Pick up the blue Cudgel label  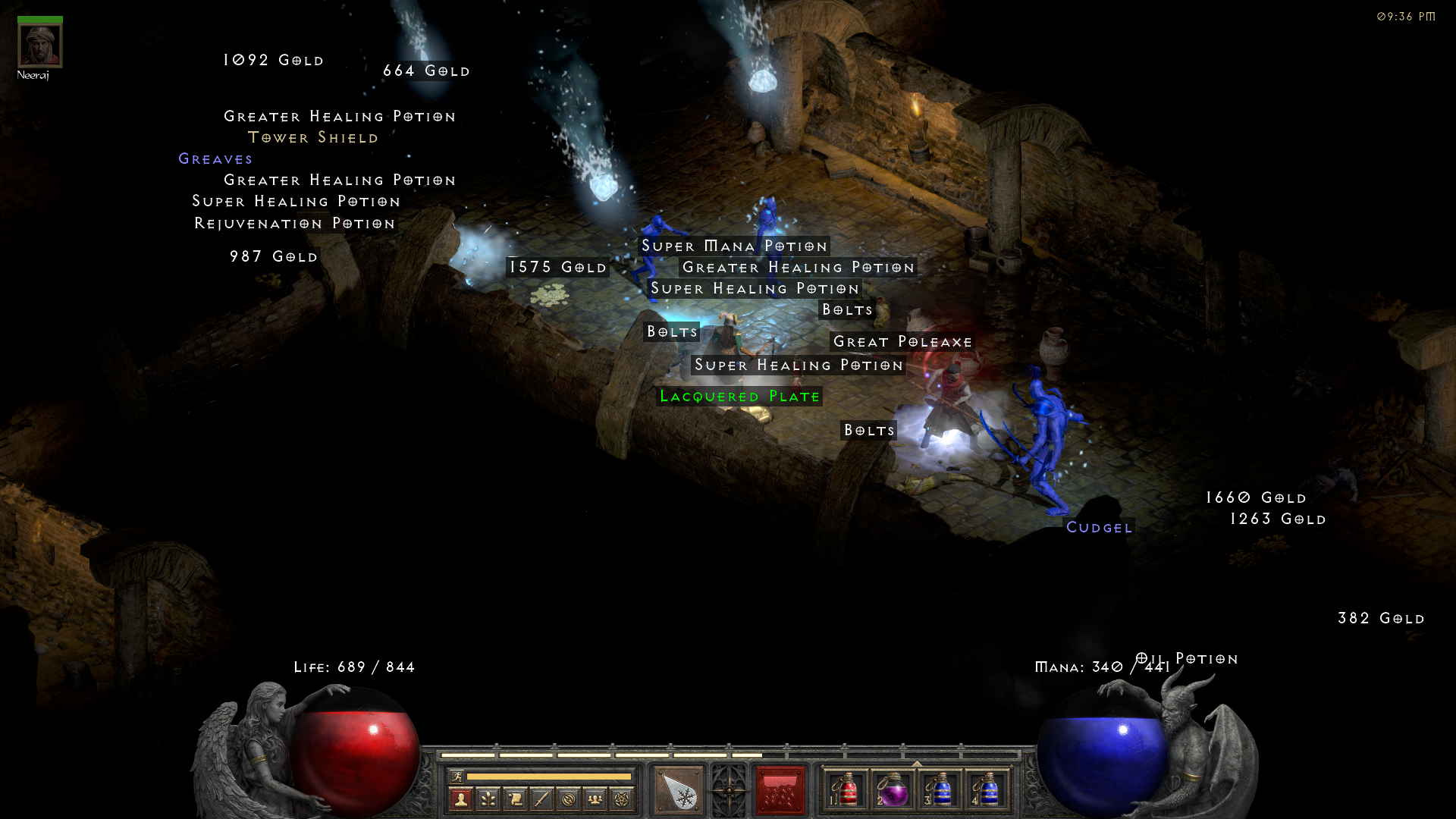[x=1099, y=528]
